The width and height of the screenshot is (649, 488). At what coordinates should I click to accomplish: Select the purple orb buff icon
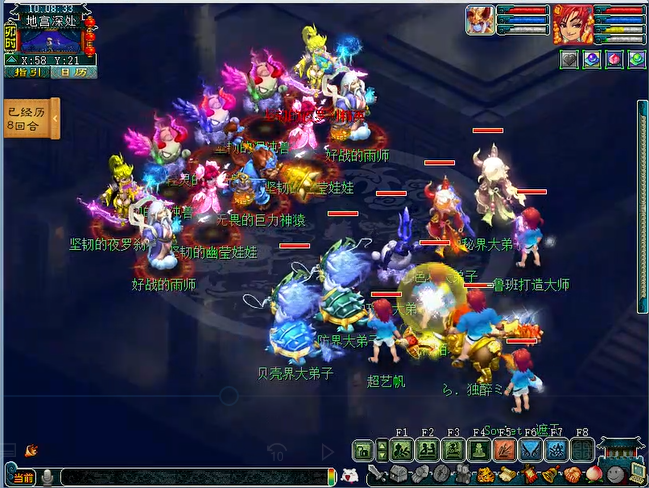tap(591, 60)
